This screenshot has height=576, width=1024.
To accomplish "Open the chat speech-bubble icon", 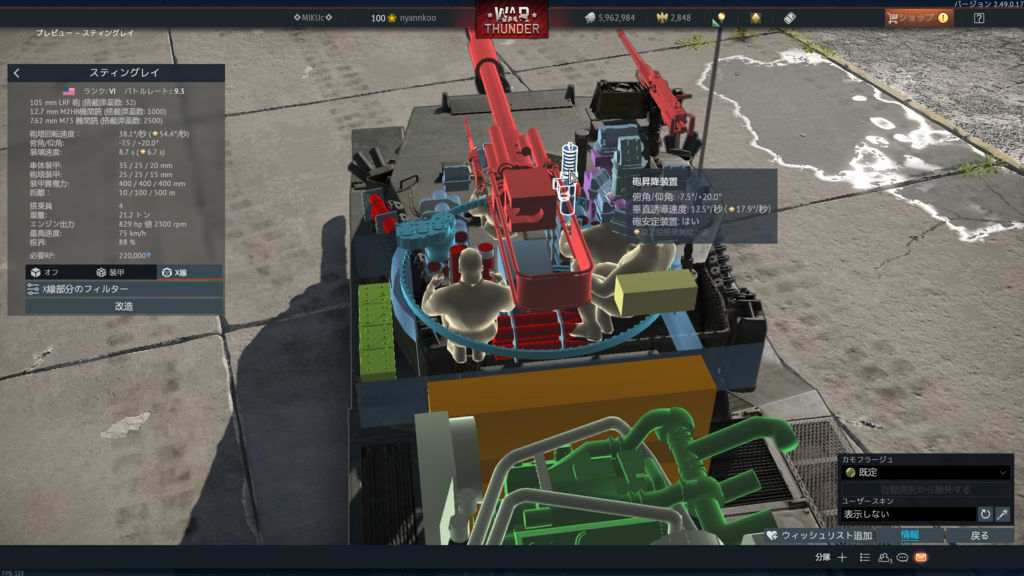I will [x=902, y=557].
